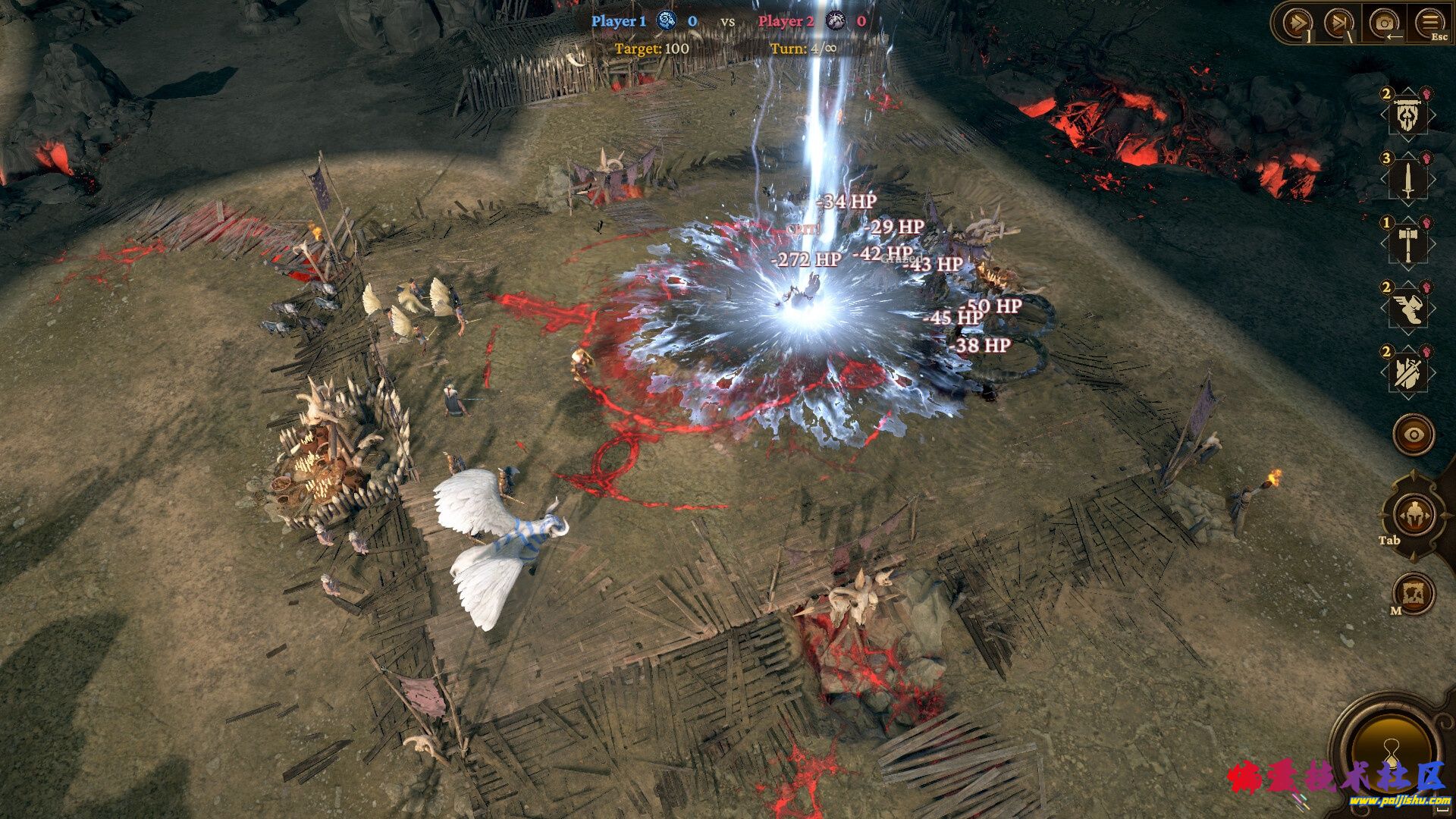Open the main menu hamburger button

click(x=1429, y=24)
